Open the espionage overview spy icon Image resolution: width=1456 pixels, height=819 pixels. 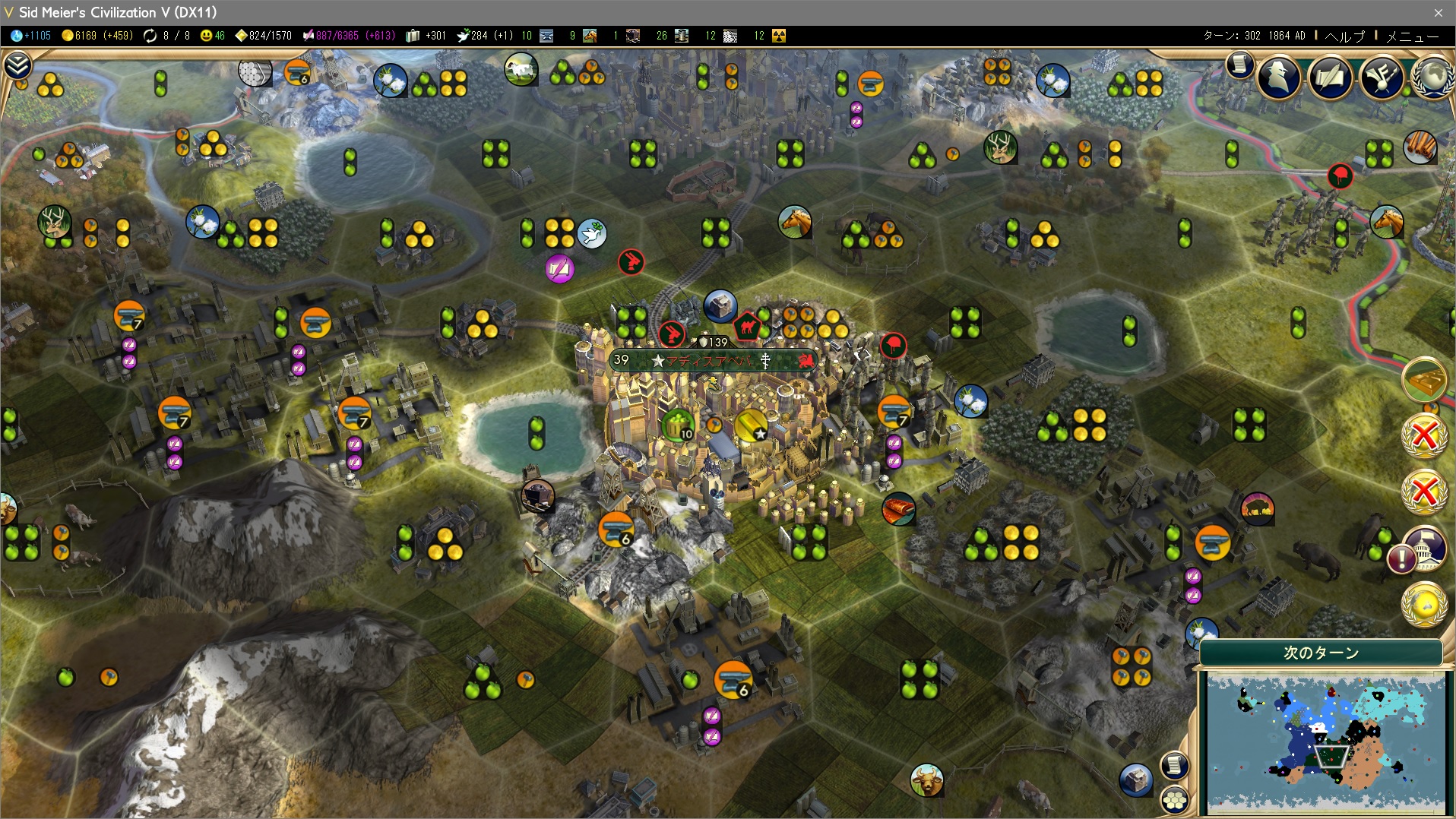pos(1279,76)
